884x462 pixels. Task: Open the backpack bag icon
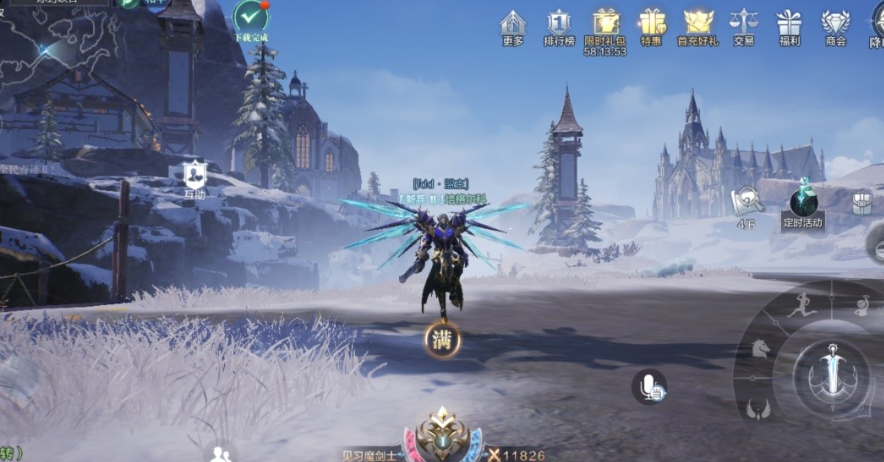click(x=862, y=203)
